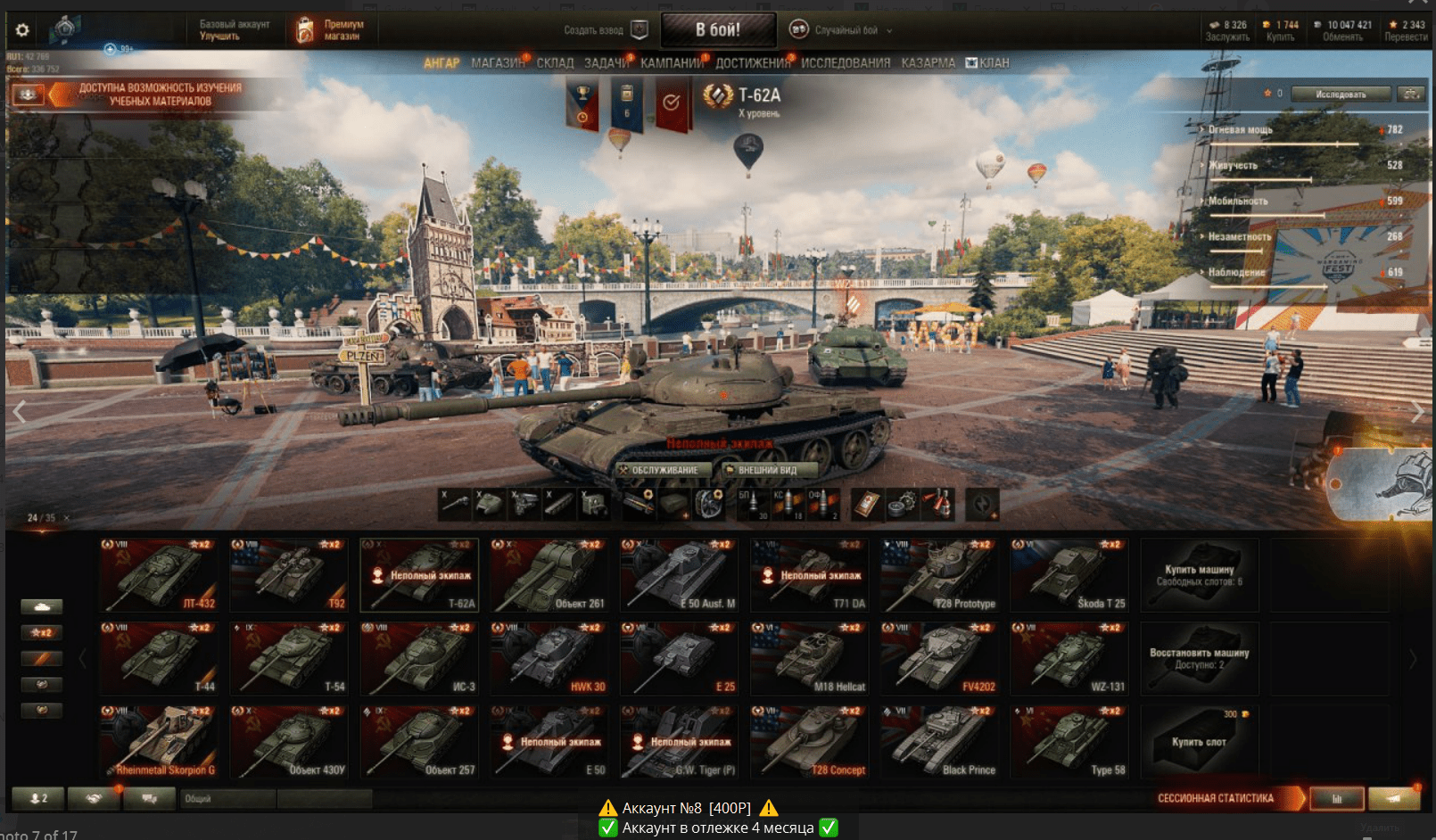The image size is (1436, 840).
Task: Open the Премиум магазин
Action: click(x=332, y=30)
